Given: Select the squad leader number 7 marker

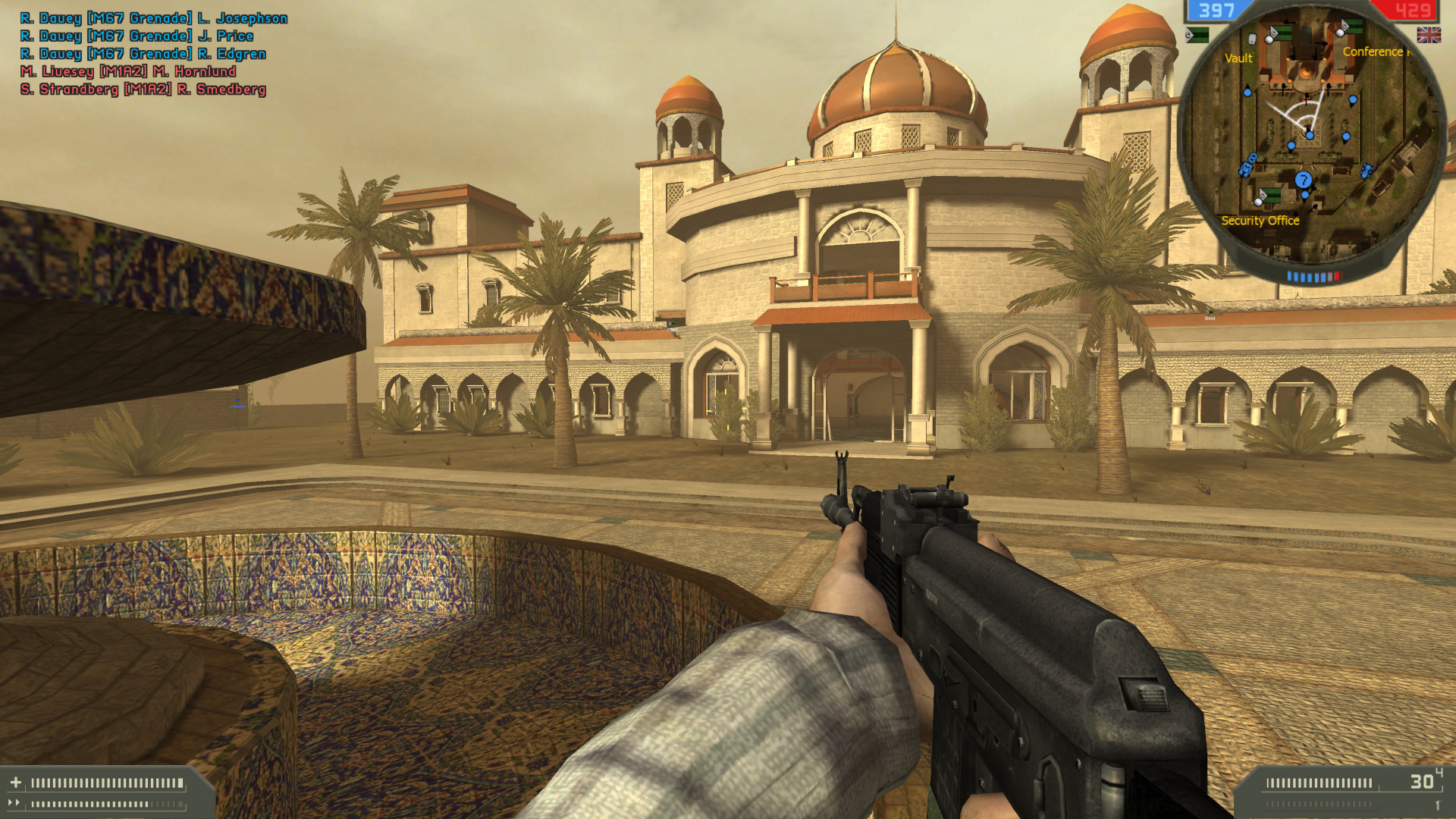Looking at the screenshot, I should 1303,180.
